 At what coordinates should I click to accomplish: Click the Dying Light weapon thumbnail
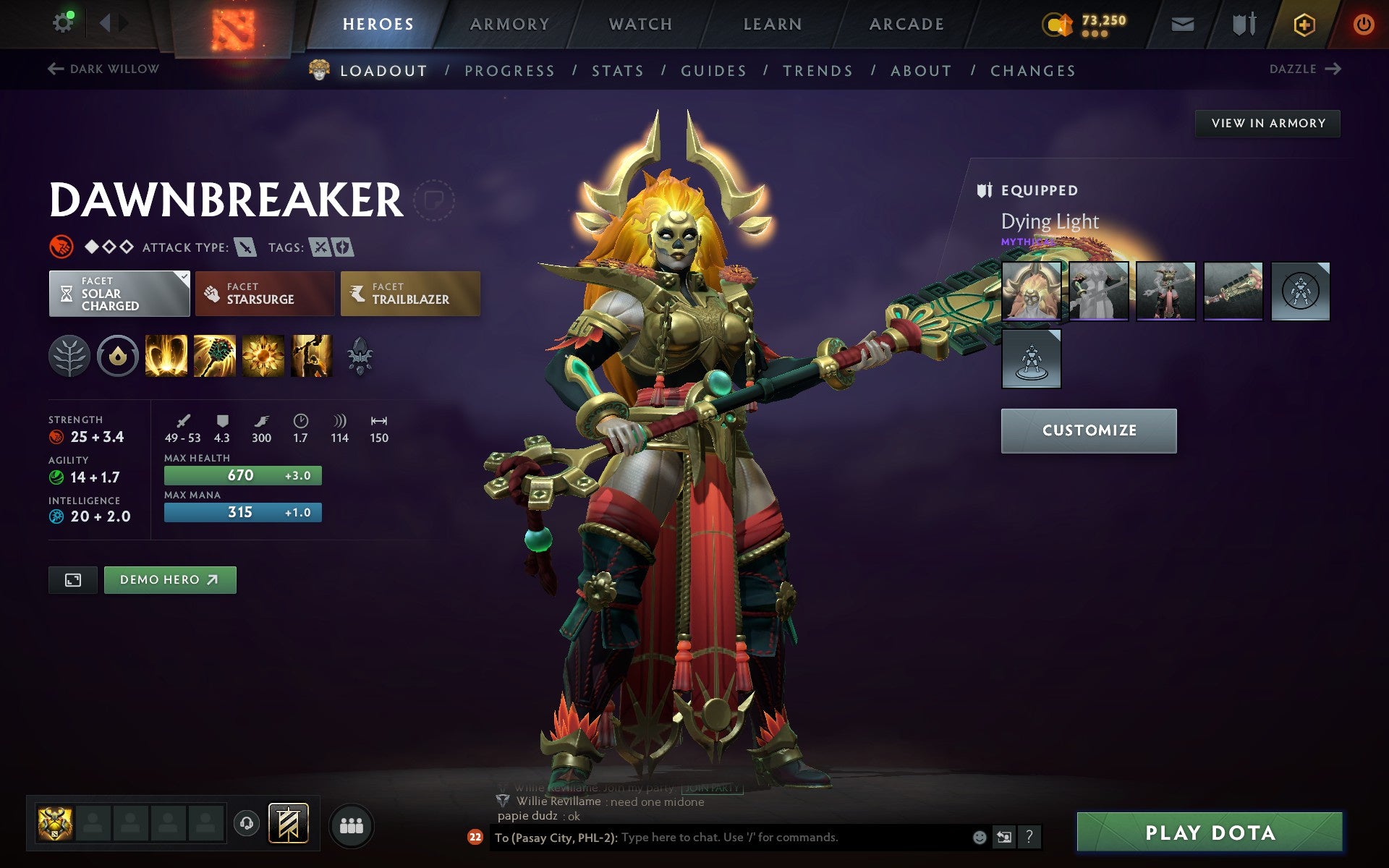[1032, 292]
